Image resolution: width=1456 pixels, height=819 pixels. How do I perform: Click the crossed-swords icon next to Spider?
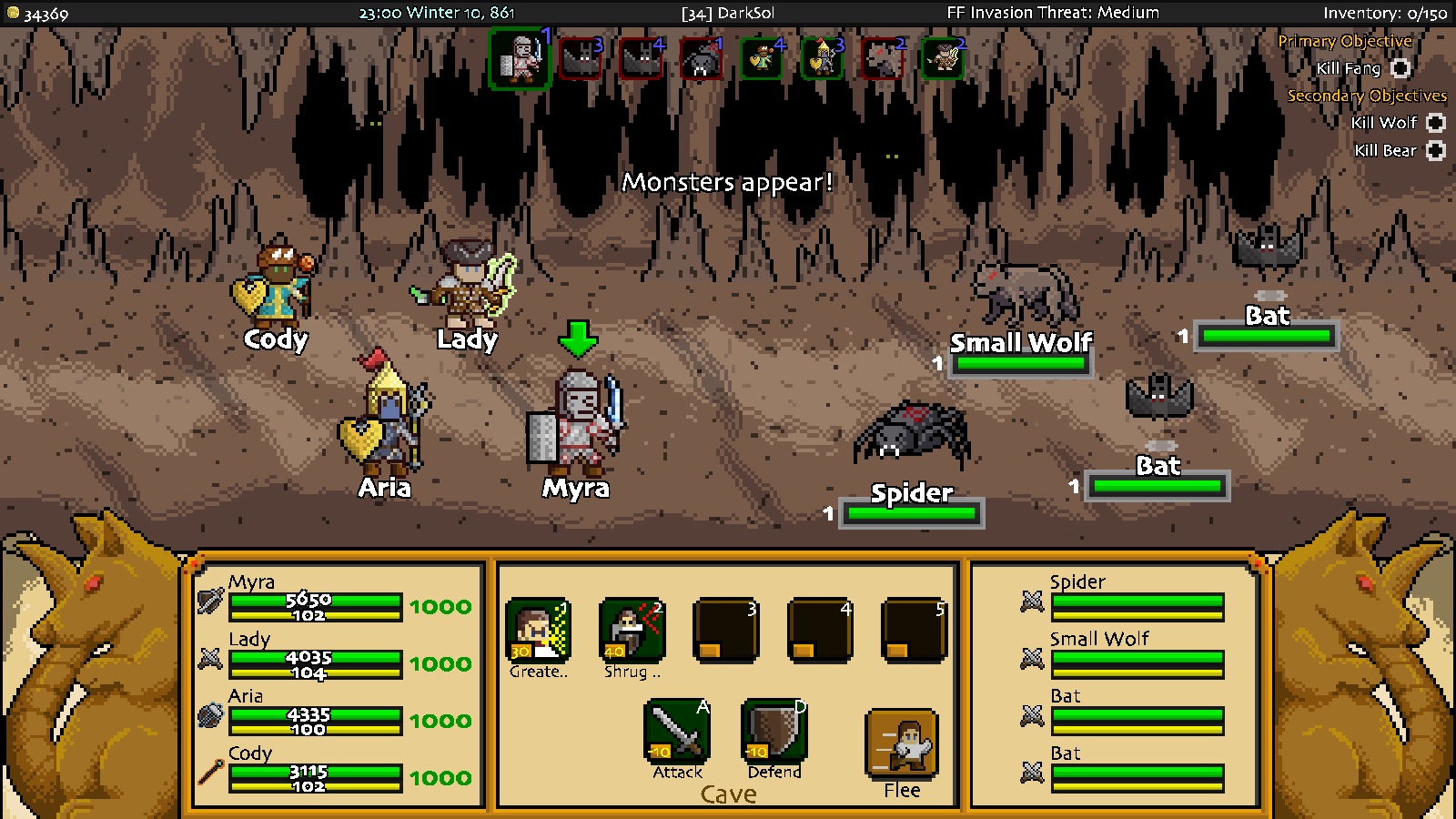click(1030, 601)
